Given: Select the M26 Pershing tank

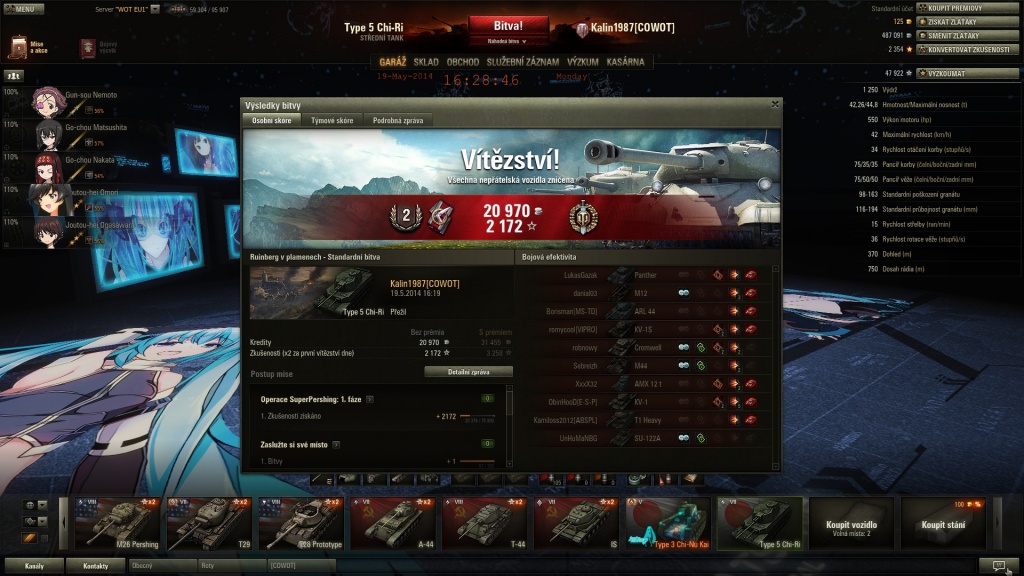Looking at the screenshot, I should (110, 524).
